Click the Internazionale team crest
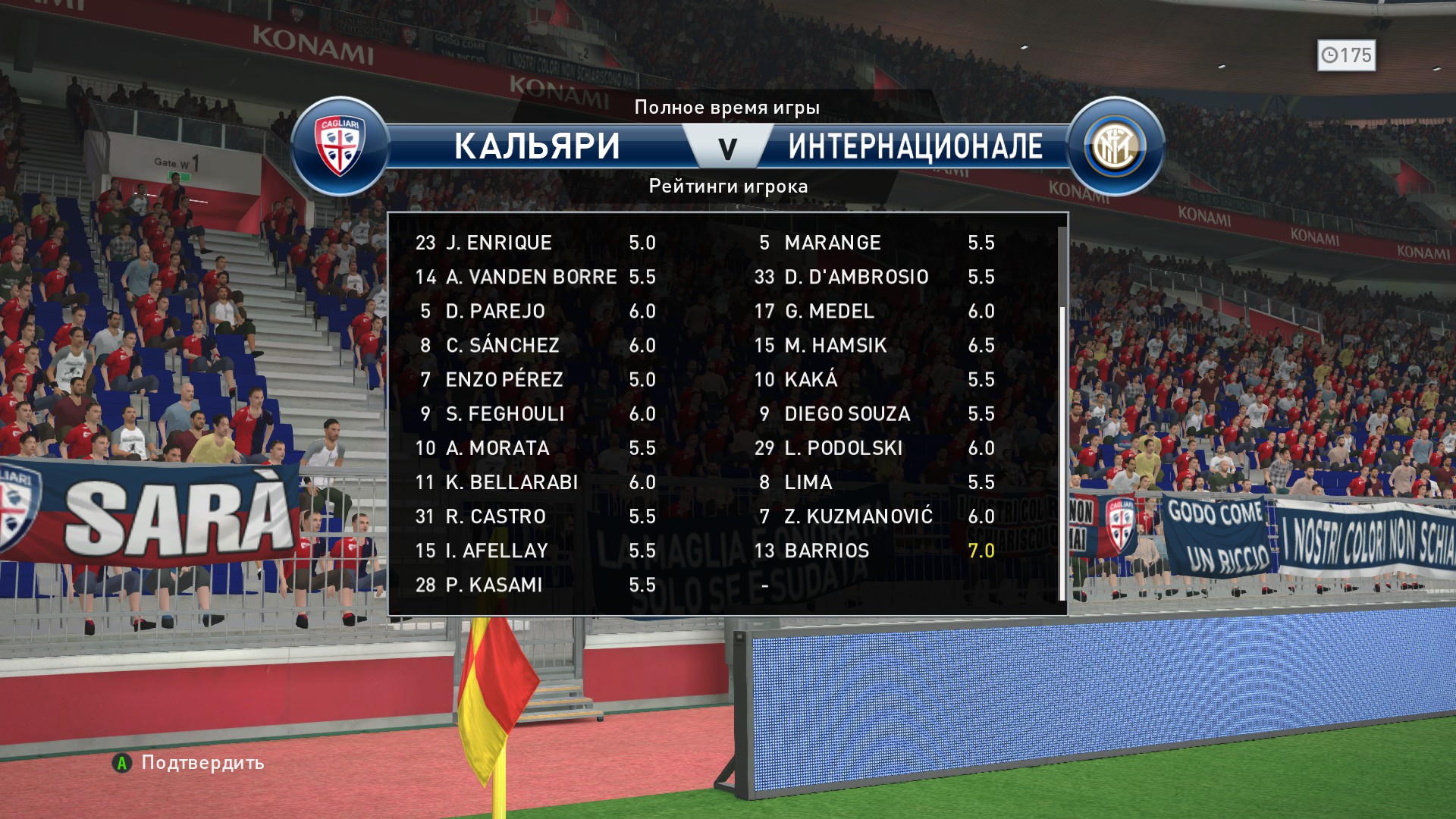Screen dimensions: 1456x819 pyautogui.click(x=1115, y=146)
